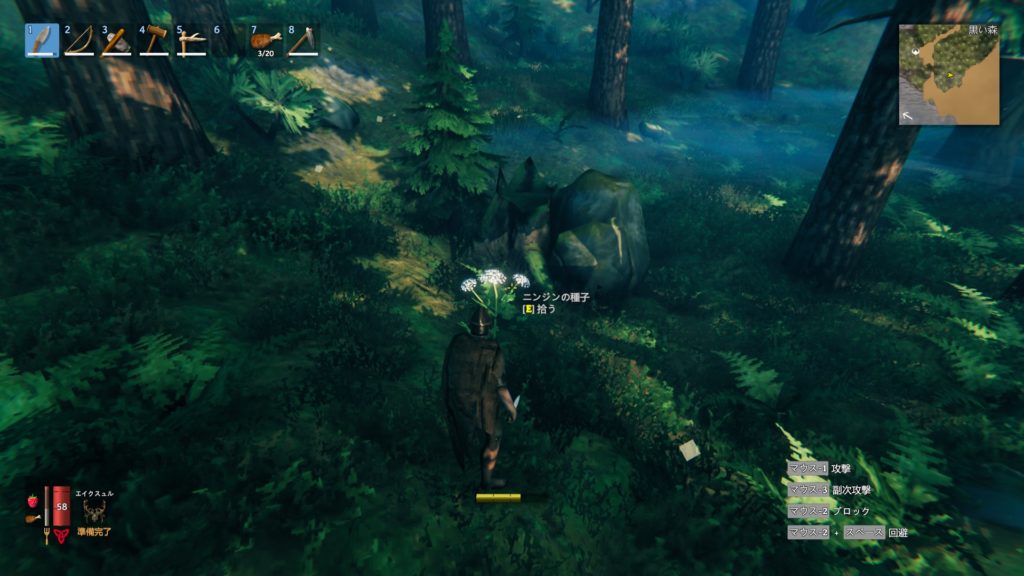Equip the hoe from slot 8

tap(303, 40)
